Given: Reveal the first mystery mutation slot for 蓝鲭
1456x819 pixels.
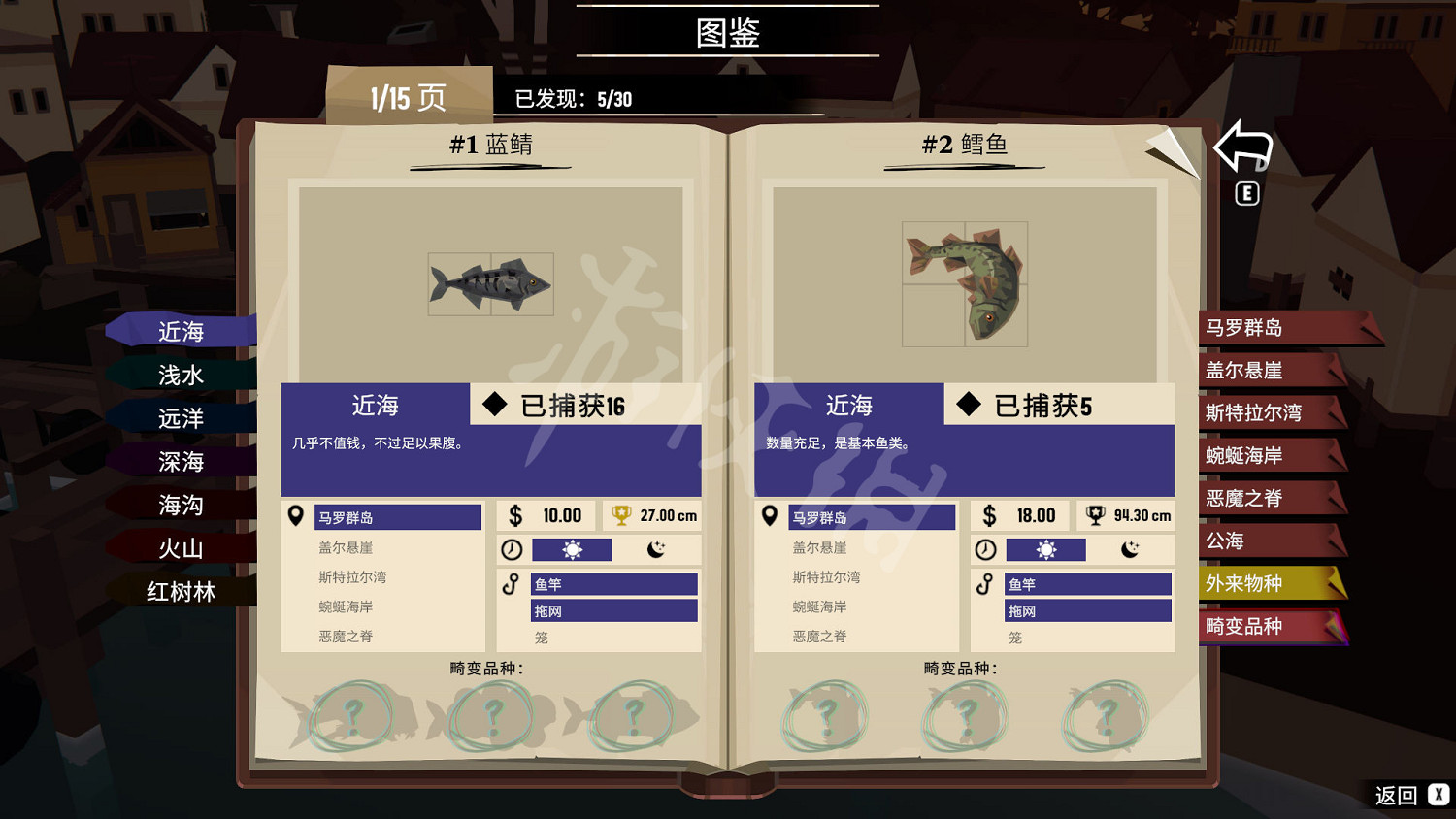Looking at the screenshot, I should (352, 715).
